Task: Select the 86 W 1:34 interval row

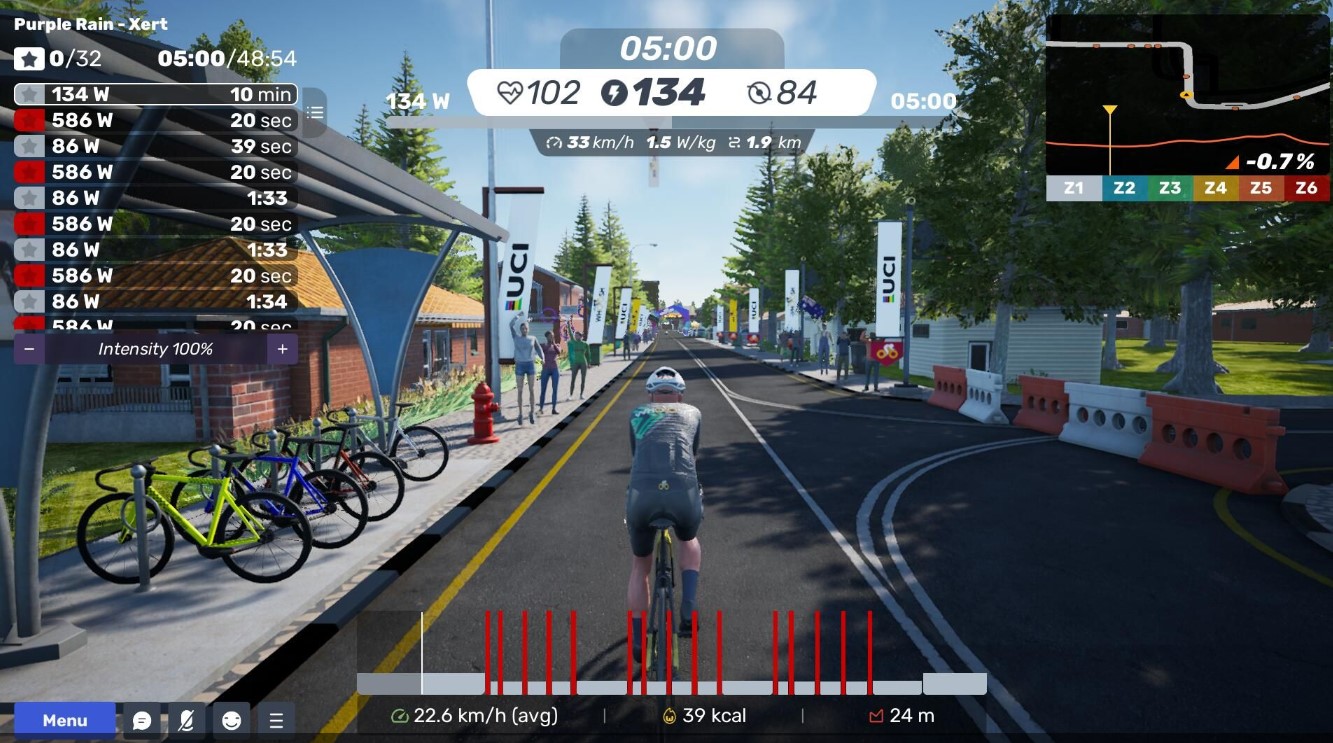Action: pyautogui.click(x=155, y=301)
